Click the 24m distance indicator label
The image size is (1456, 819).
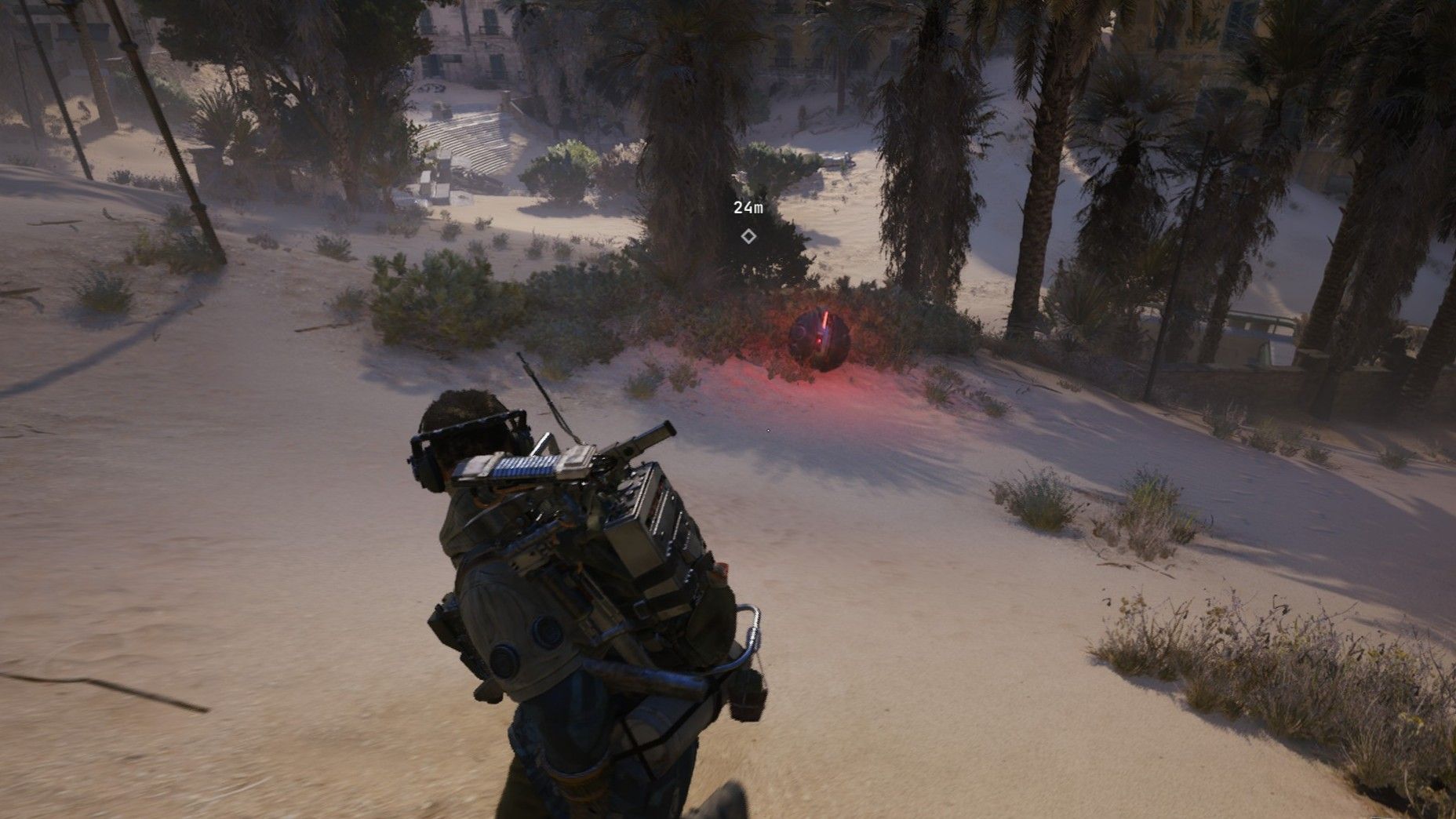tap(748, 208)
